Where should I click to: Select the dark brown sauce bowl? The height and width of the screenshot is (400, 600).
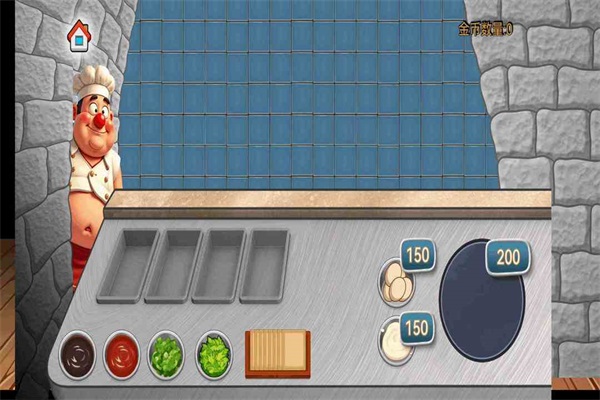[x=76, y=354]
